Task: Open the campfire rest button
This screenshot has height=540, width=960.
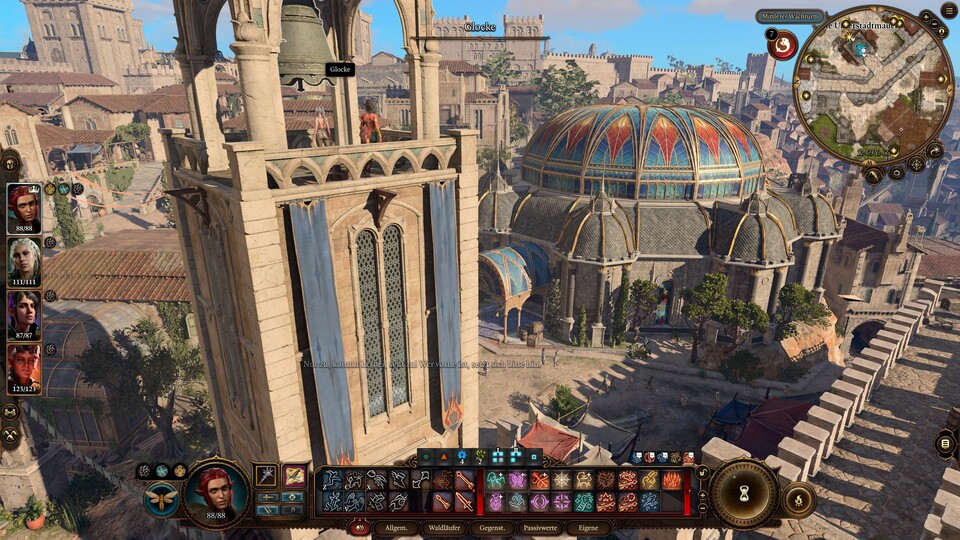Action: coord(798,499)
